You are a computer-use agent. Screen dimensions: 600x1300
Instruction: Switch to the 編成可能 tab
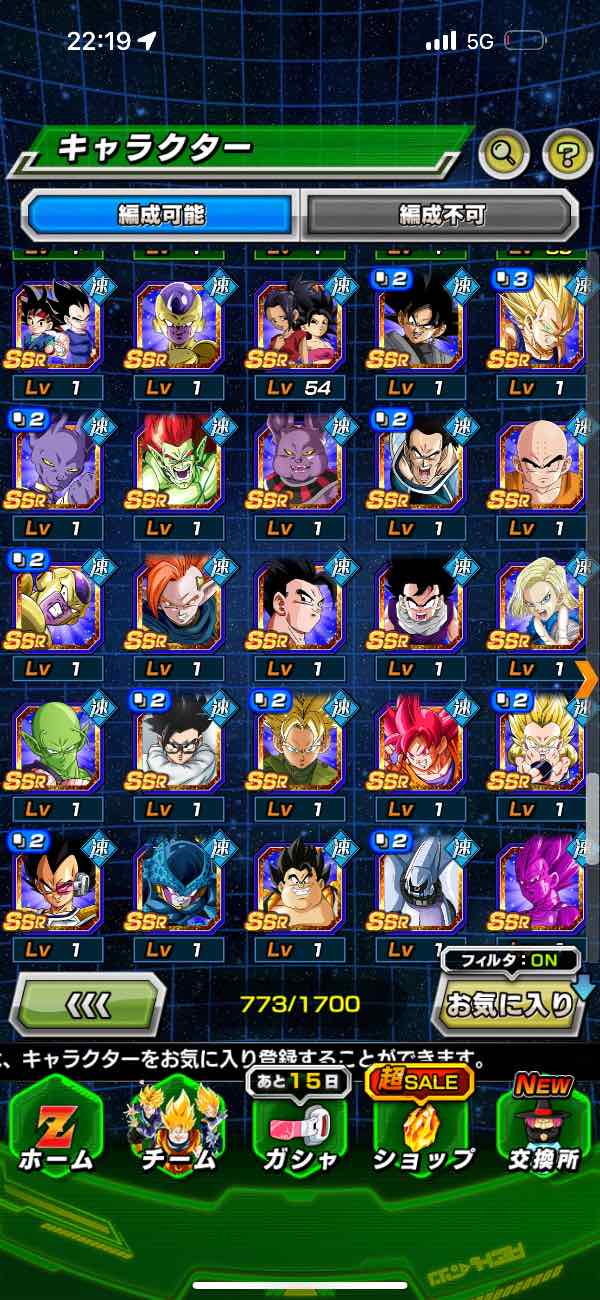tap(160, 214)
